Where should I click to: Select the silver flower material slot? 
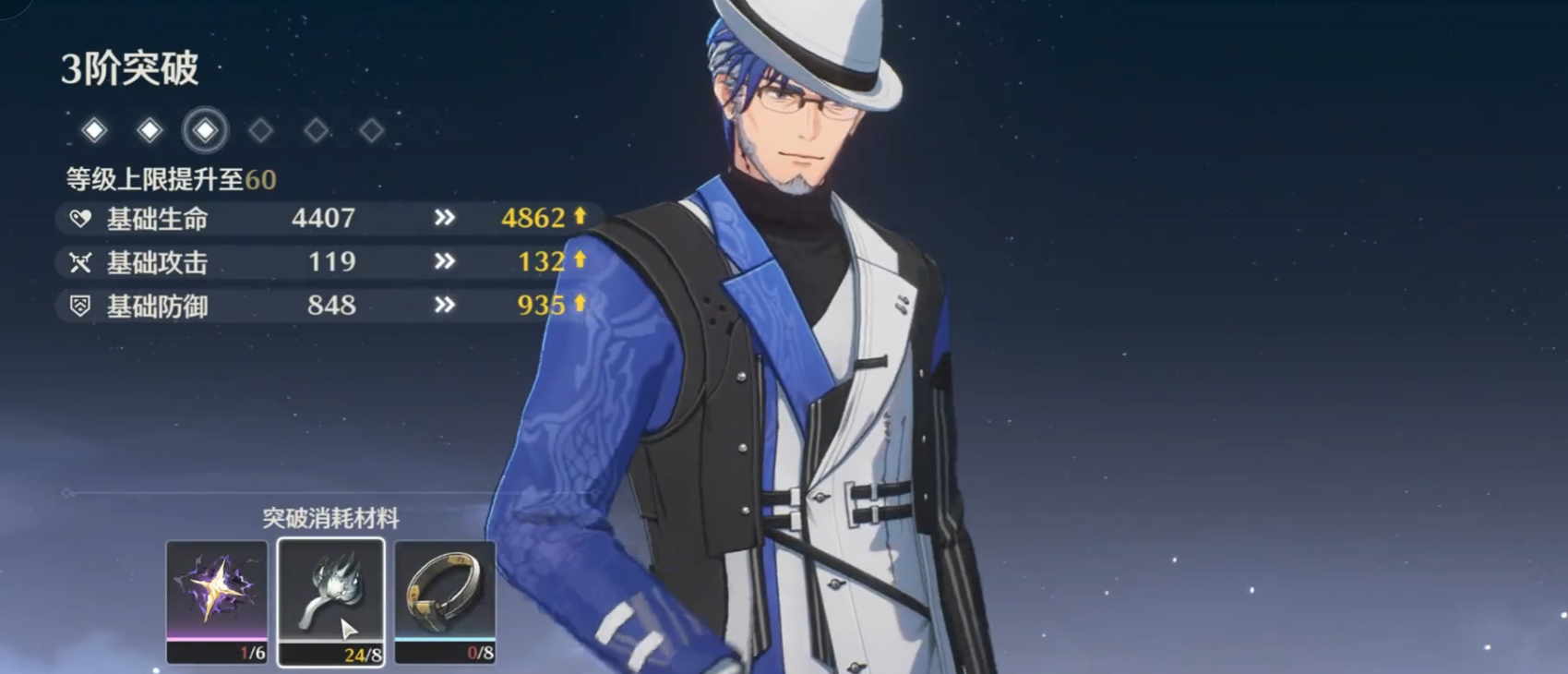[330, 600]
